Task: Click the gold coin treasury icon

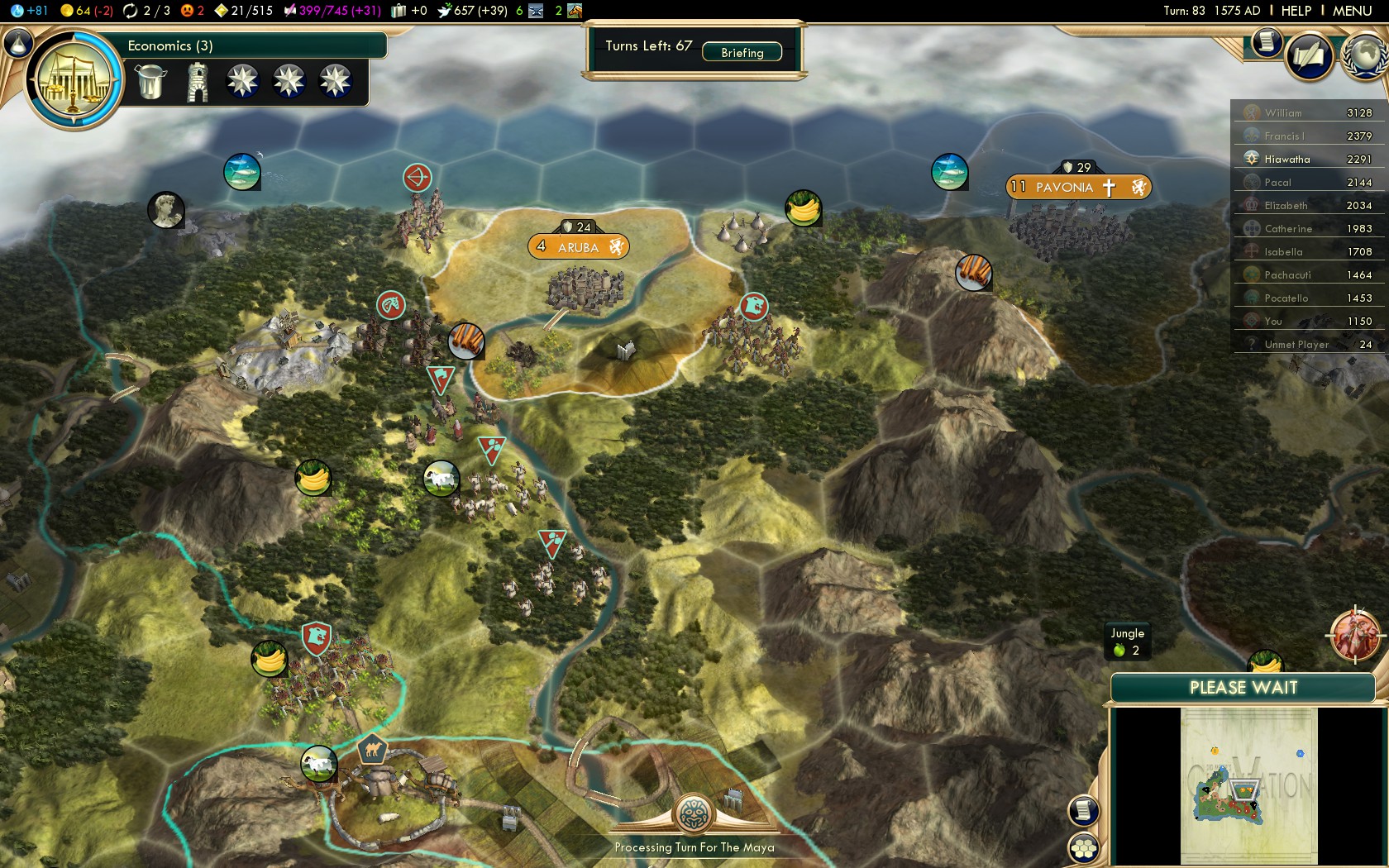Action: coord(65,11)
